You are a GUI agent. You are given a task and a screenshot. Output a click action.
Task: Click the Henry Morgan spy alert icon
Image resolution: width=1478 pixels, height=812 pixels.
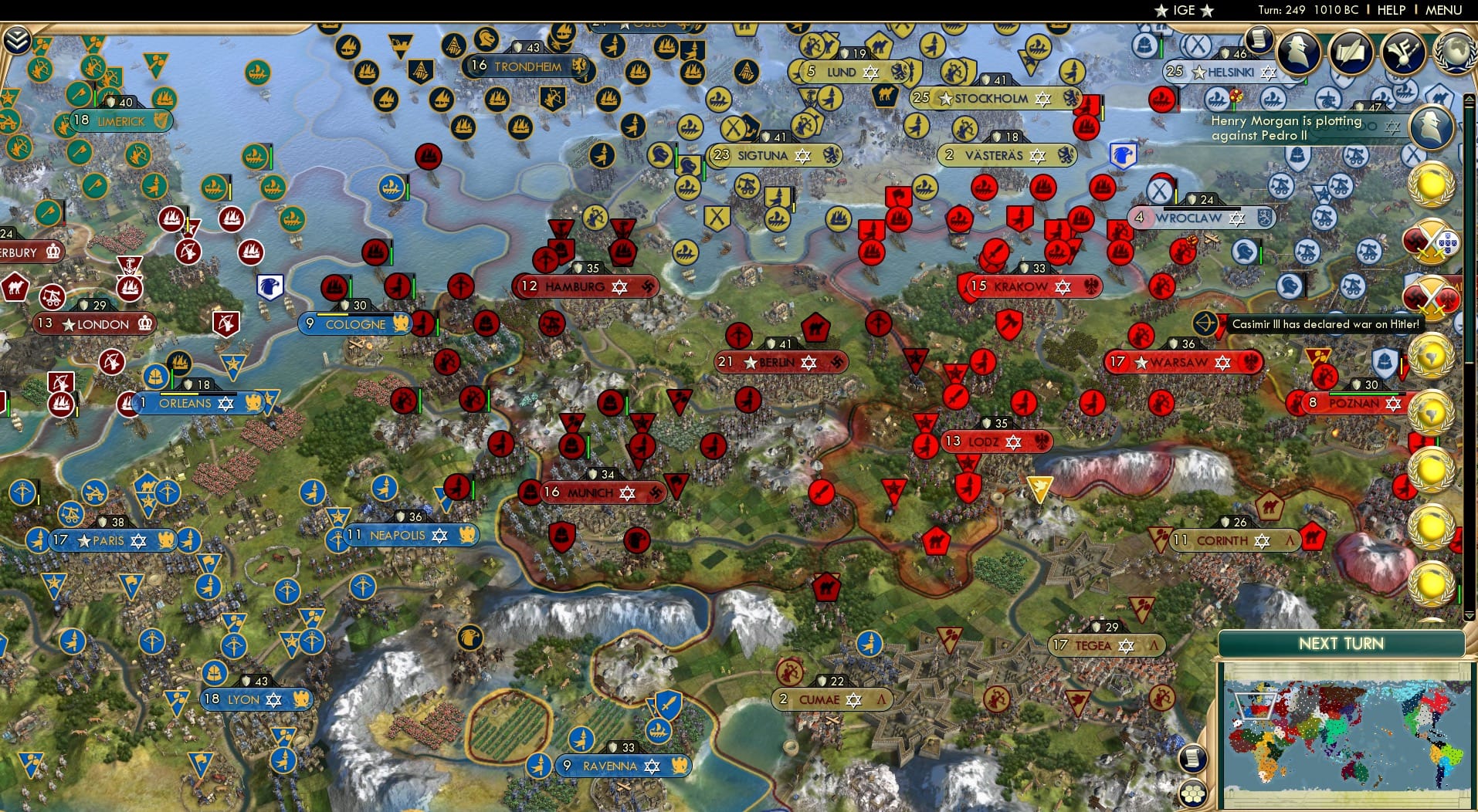pos(1431,127)
